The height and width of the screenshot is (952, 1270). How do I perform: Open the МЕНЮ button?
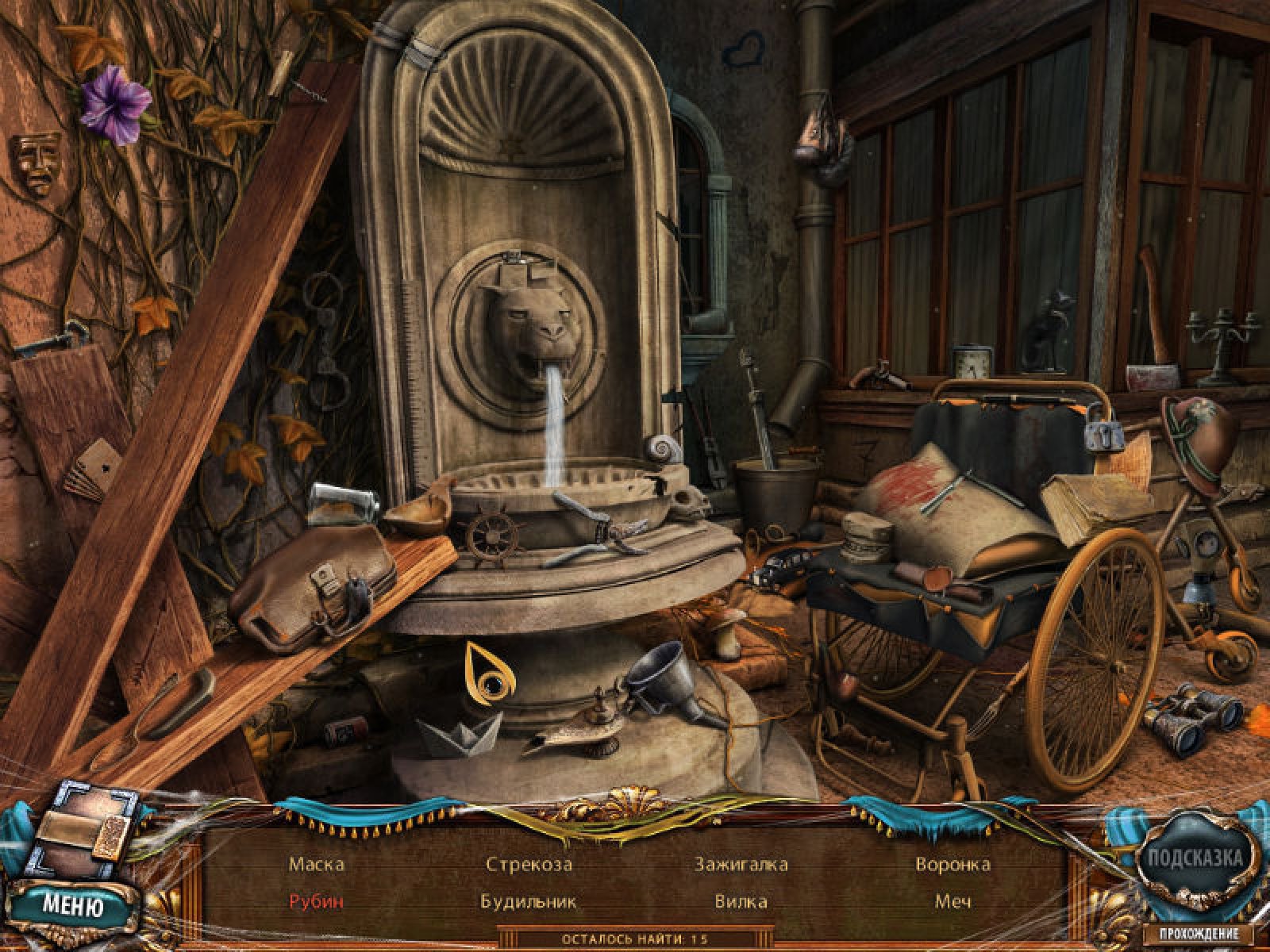72,904
